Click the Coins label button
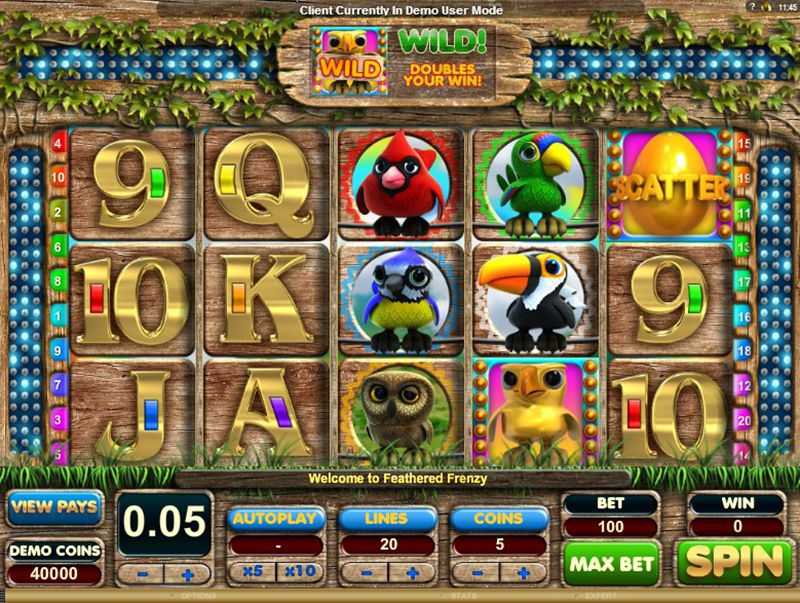 [x=499, y=519]
